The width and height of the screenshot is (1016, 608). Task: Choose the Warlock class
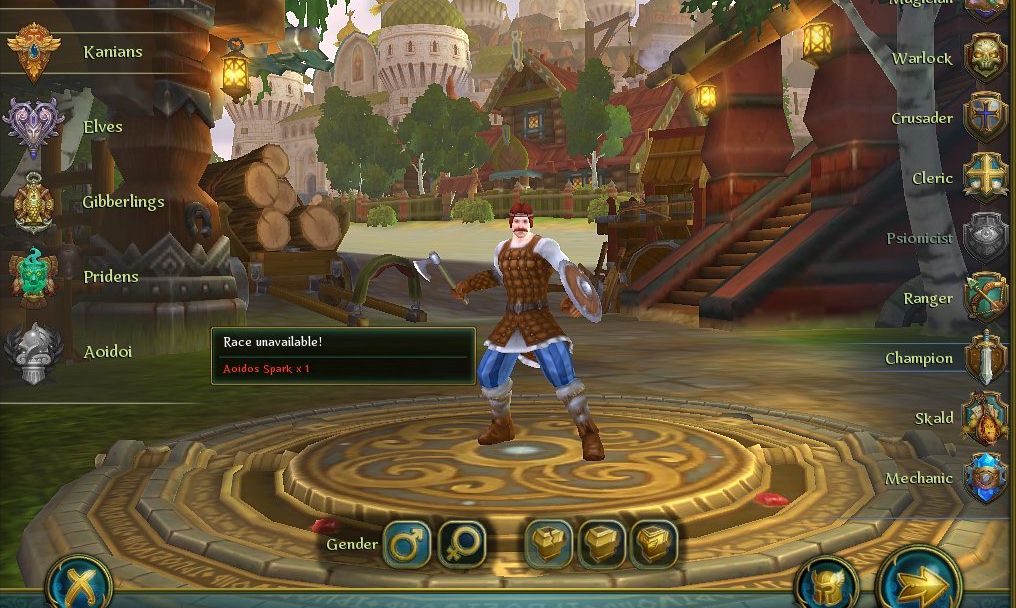984,58
